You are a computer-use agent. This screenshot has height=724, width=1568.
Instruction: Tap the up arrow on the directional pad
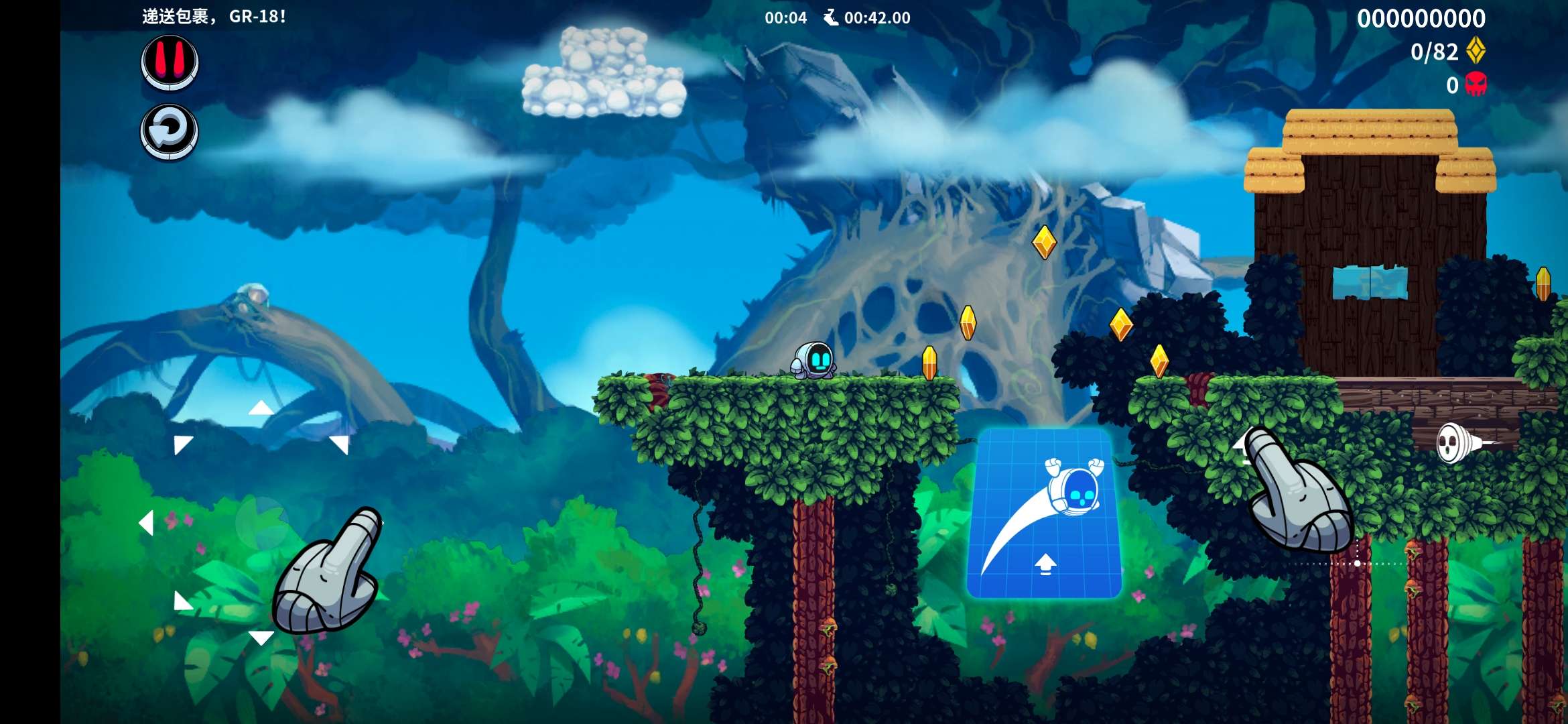coord(261,408)
